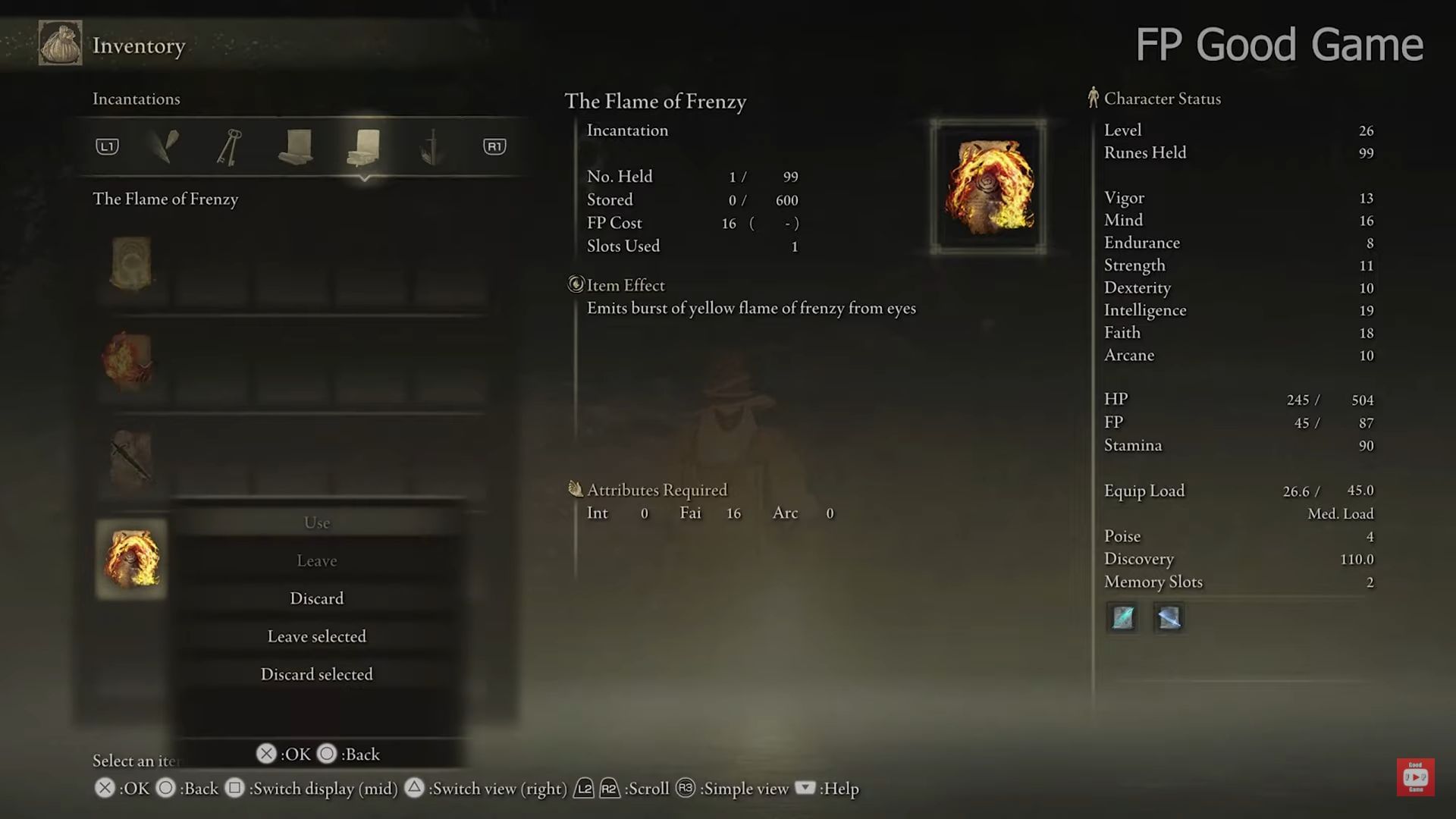The height and width of the screenshot is (819, 1456).
Task: Click the Inventory bag icon
Action: point(60,43)
